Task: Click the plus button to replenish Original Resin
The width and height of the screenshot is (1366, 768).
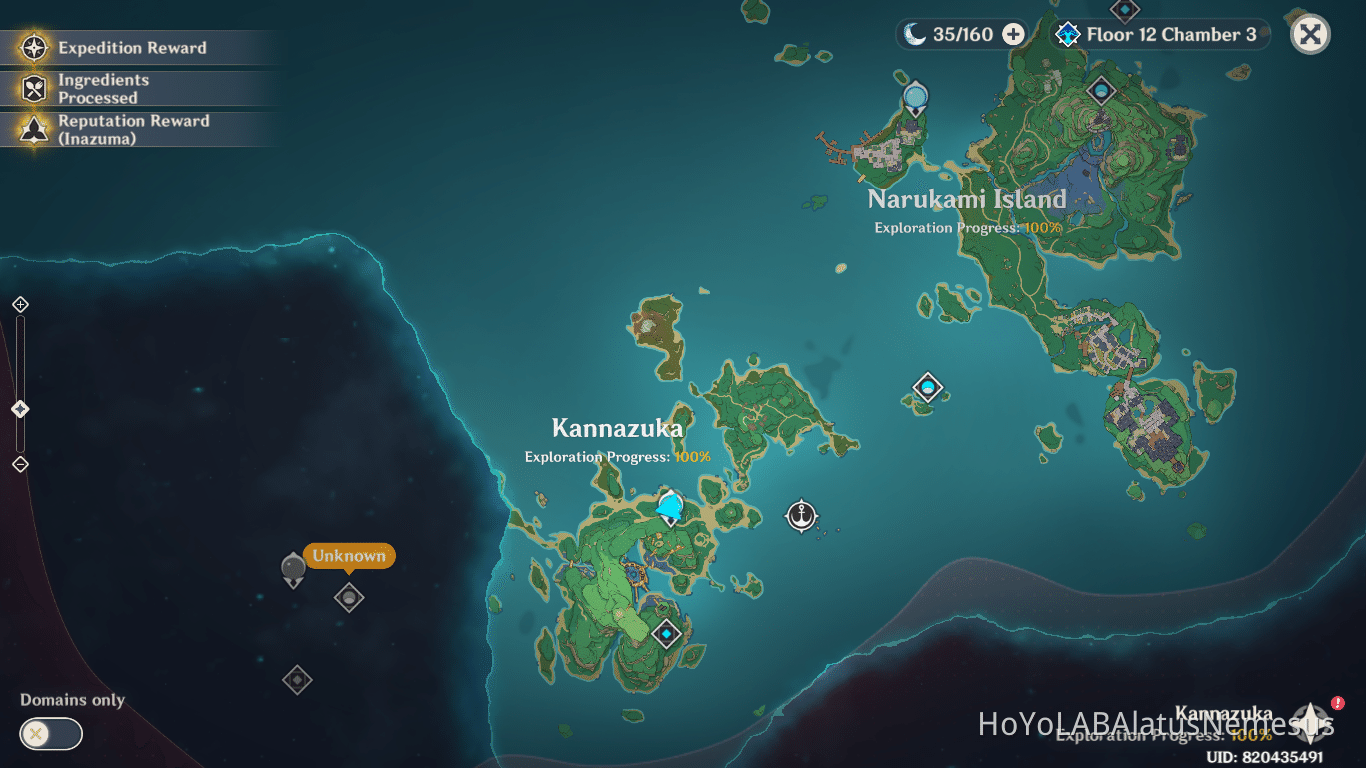Action: click(x=1013, y=33)
